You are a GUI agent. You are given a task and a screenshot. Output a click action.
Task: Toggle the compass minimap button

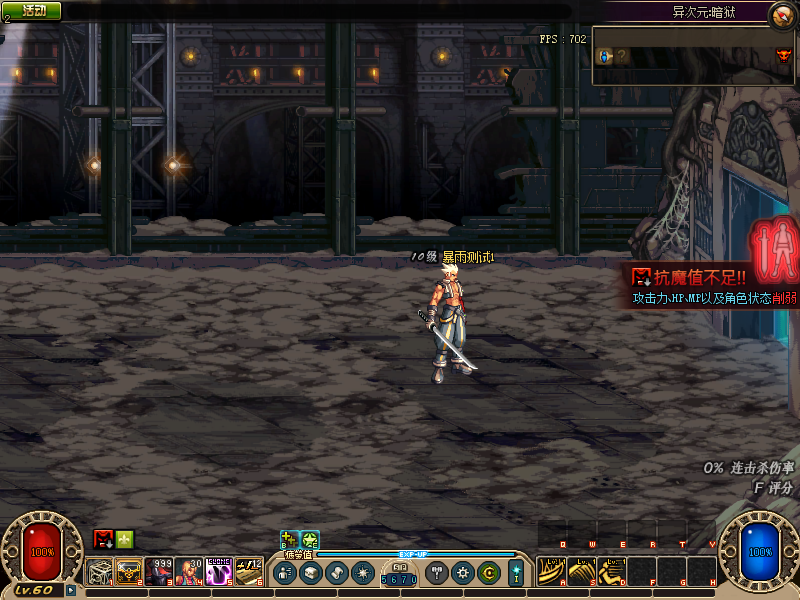(x=781, y=15)
